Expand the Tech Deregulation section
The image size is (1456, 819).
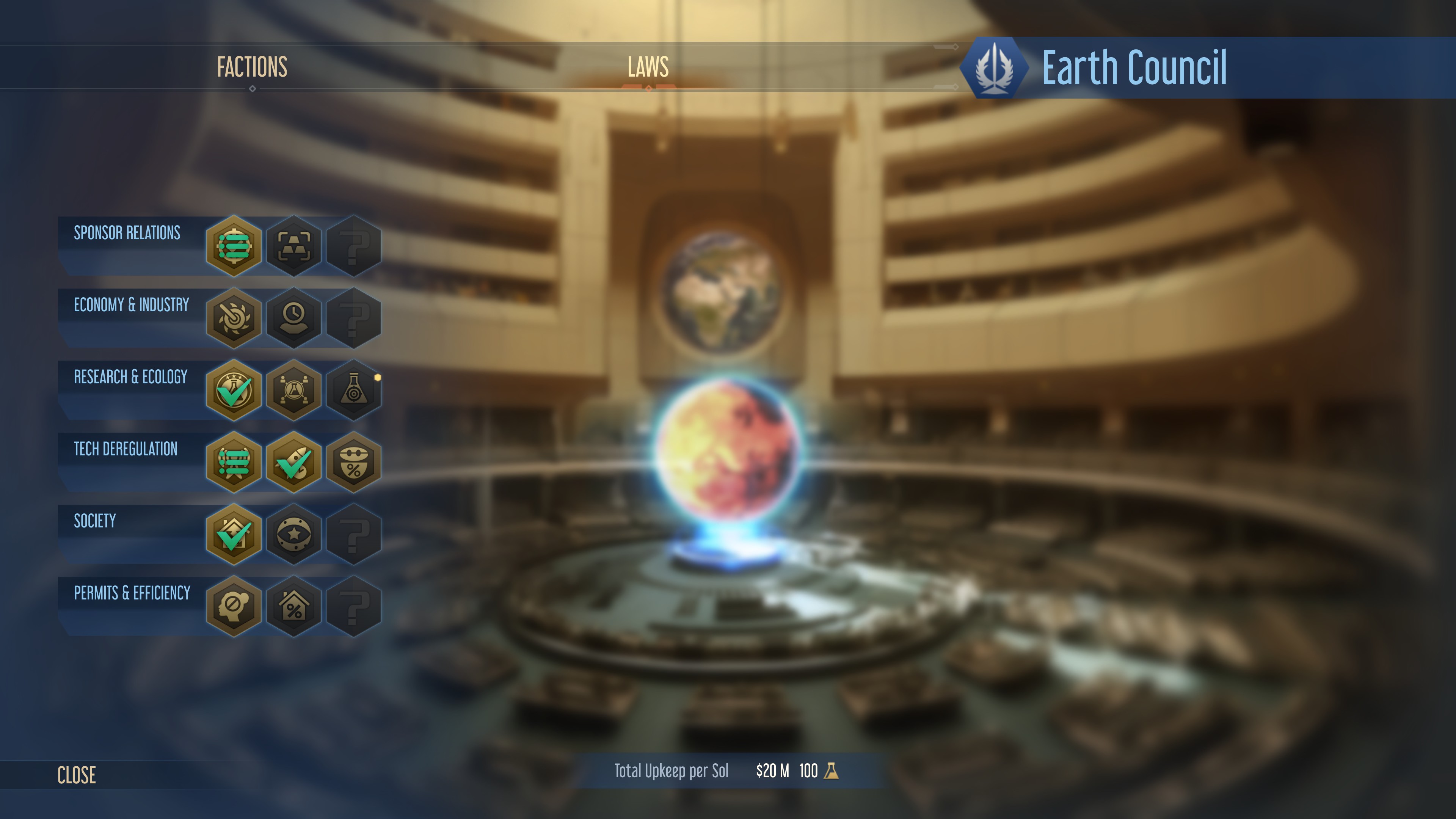[126, 449]
